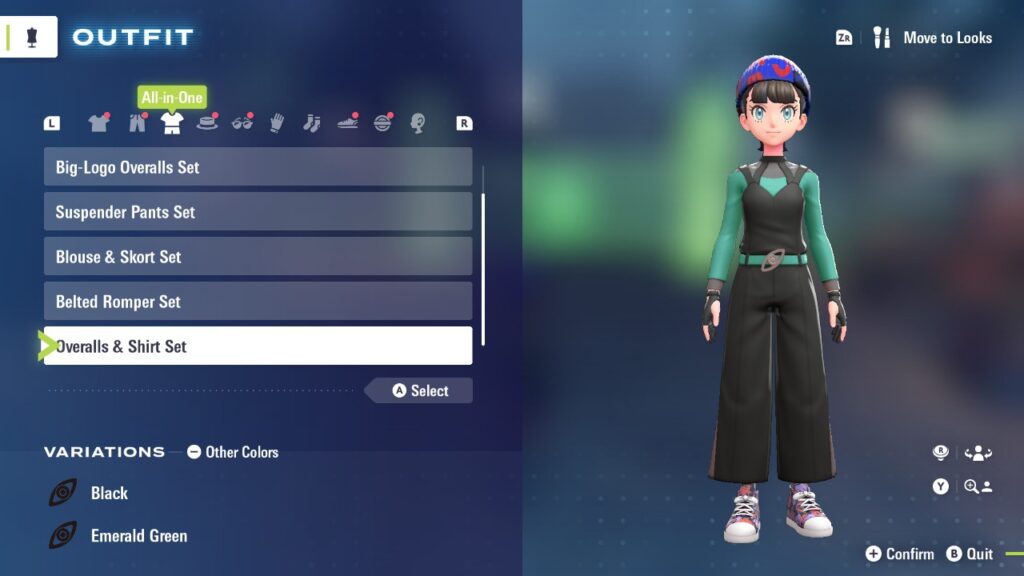The width and height of the screenshot is (1024, 576).
Task: Select the Belted Romper Set
Action: click(257, 302)
